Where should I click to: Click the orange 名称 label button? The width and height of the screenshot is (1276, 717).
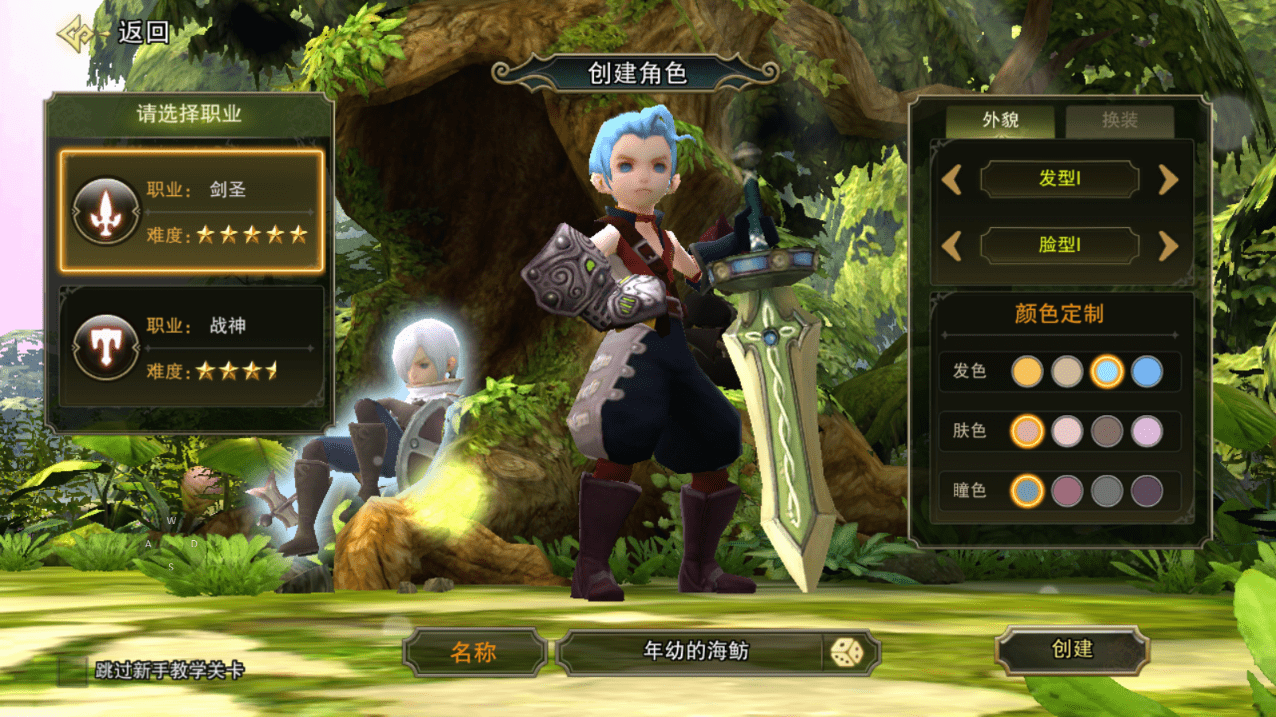474,654
